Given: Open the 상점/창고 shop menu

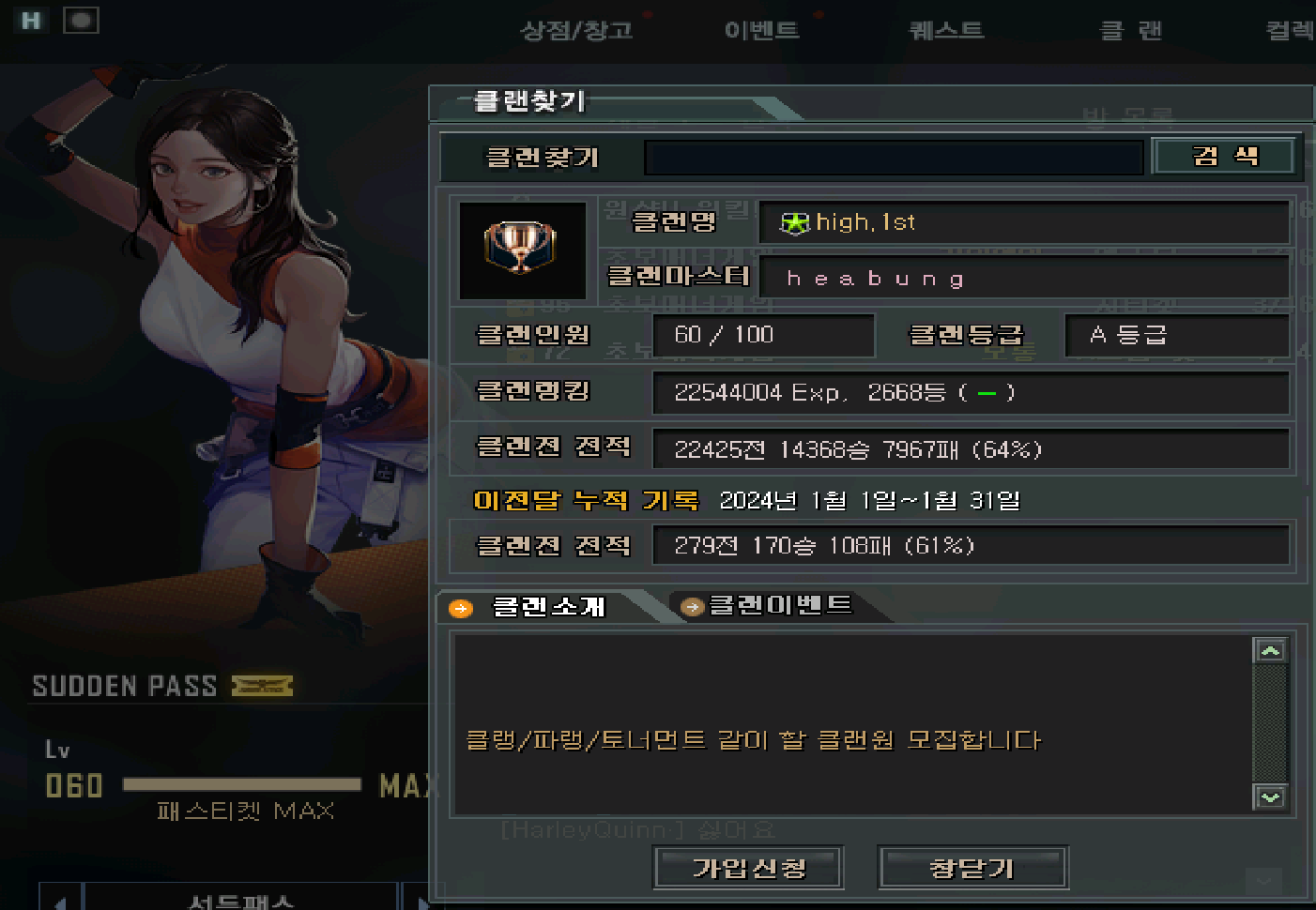Looking at the screenshot, I should click(x=576, y=31).
